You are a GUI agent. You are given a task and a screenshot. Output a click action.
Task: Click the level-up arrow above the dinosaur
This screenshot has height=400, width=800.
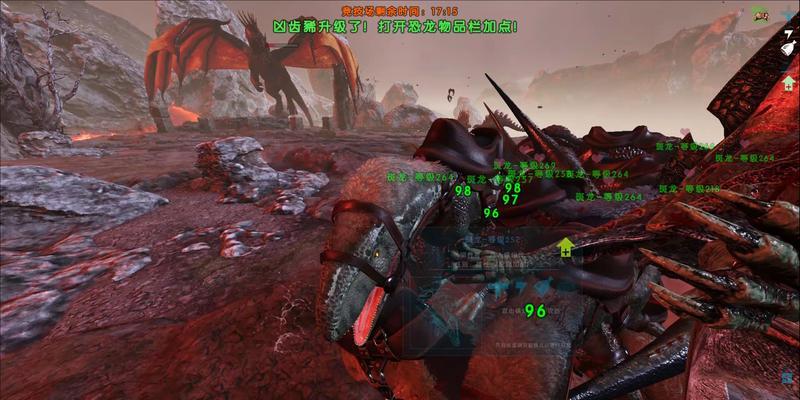(566, 247)
